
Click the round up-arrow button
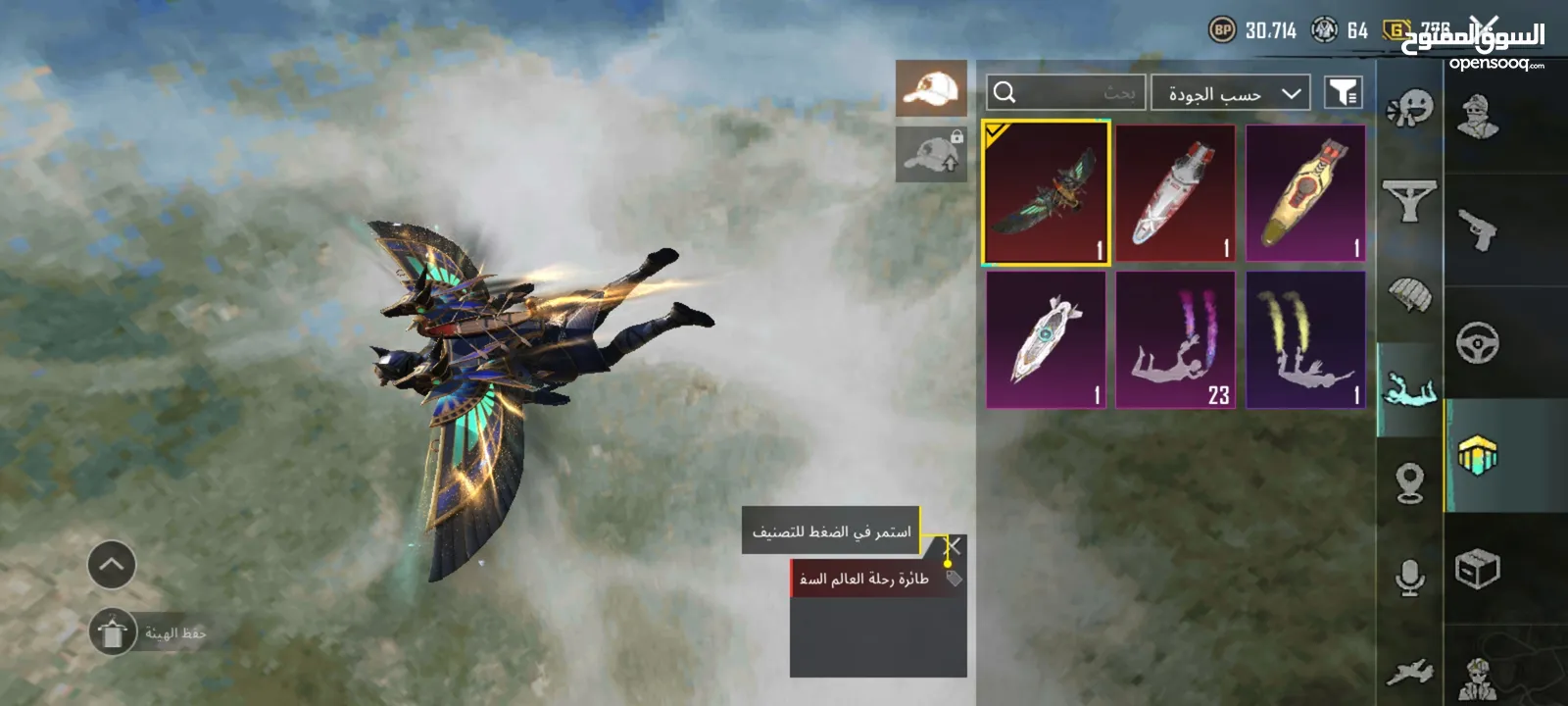[x=112, y=565]
